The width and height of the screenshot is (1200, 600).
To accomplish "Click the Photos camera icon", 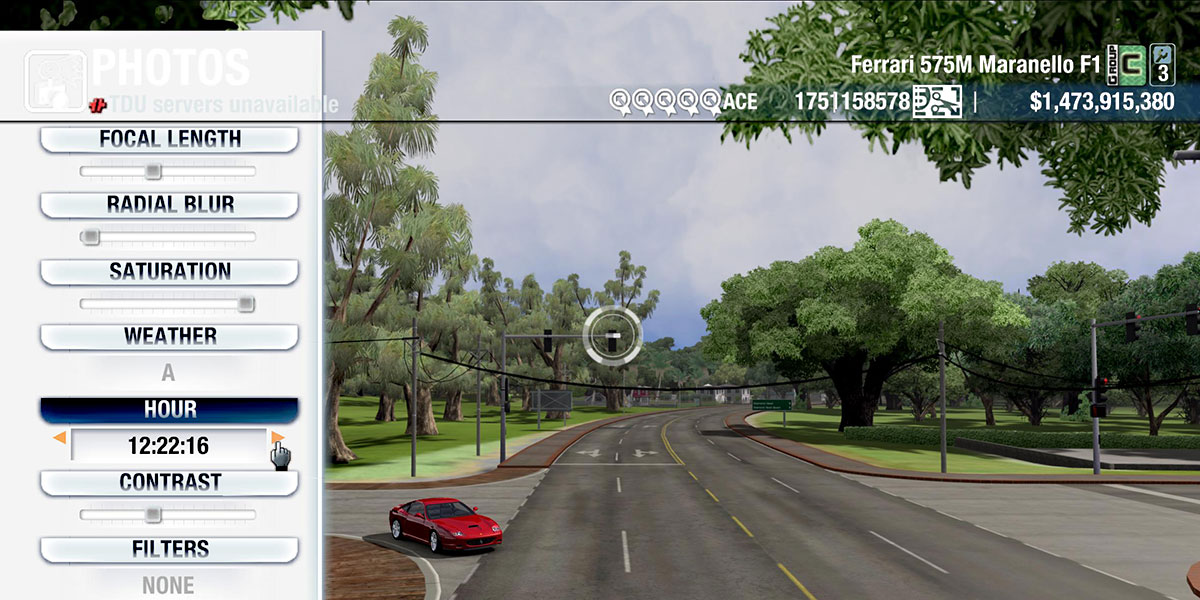I will [55, 81].
